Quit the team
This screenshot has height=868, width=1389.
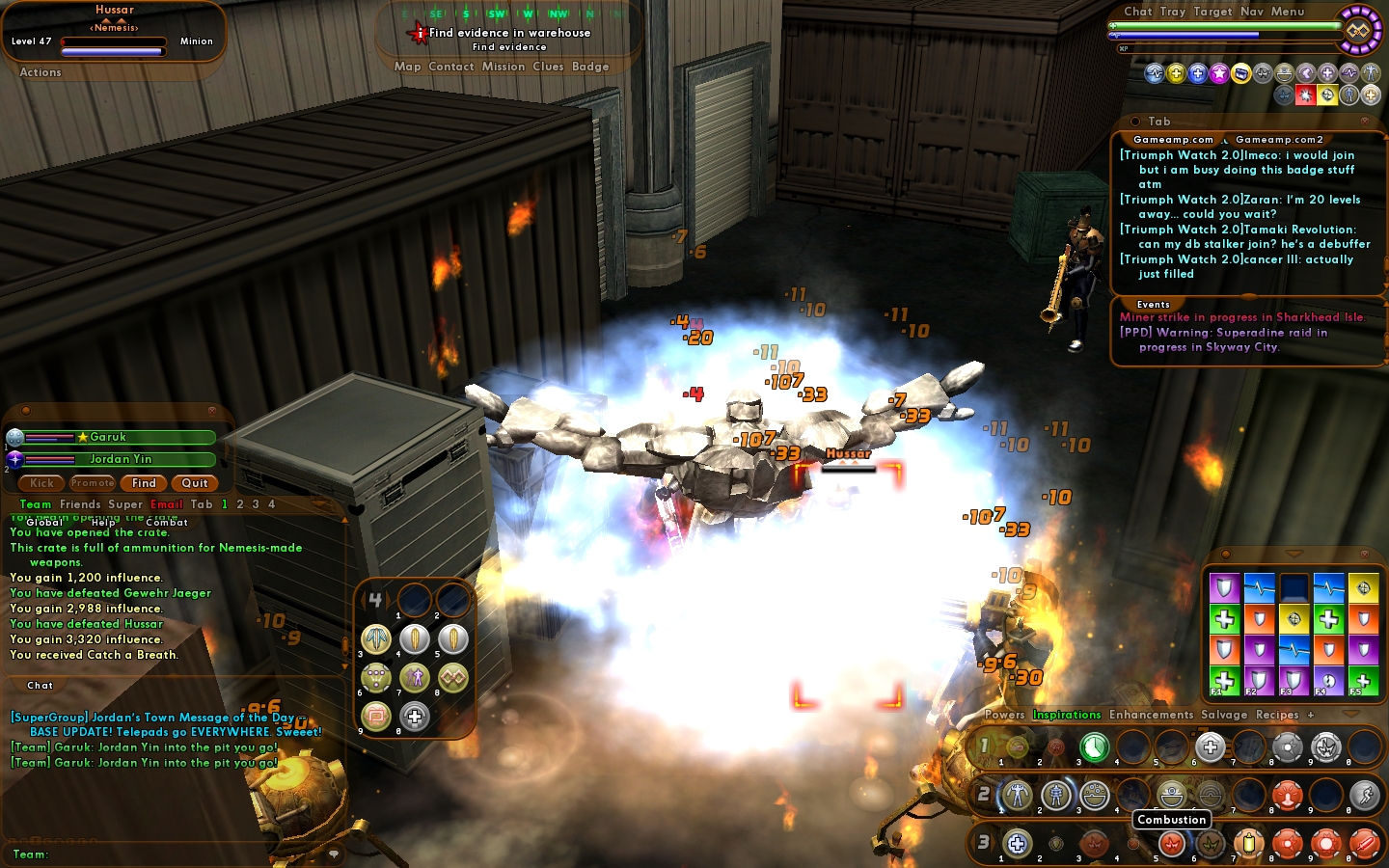[195, 483]
